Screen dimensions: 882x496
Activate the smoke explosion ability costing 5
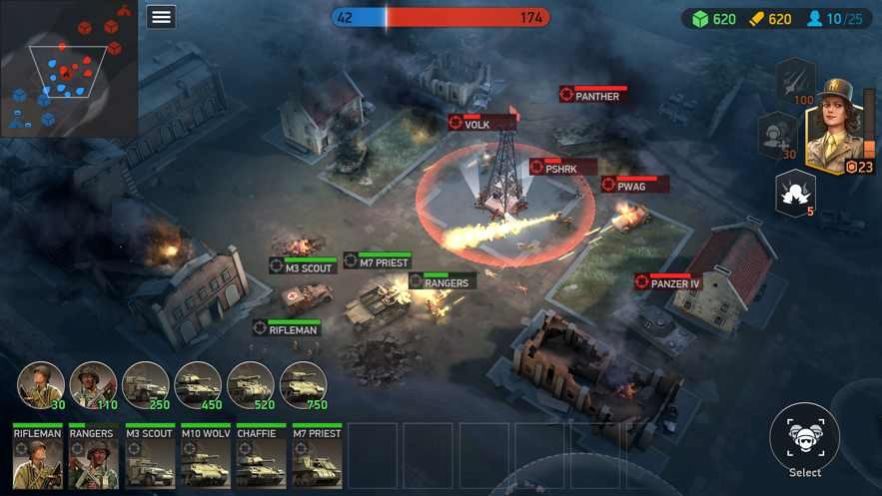(x=796, y=191)
